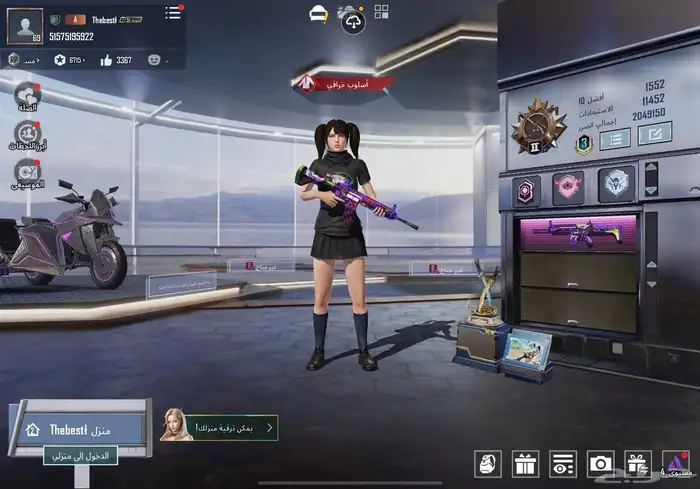
Task: Click the red outfit style banner
Action: tap(343, 85)
